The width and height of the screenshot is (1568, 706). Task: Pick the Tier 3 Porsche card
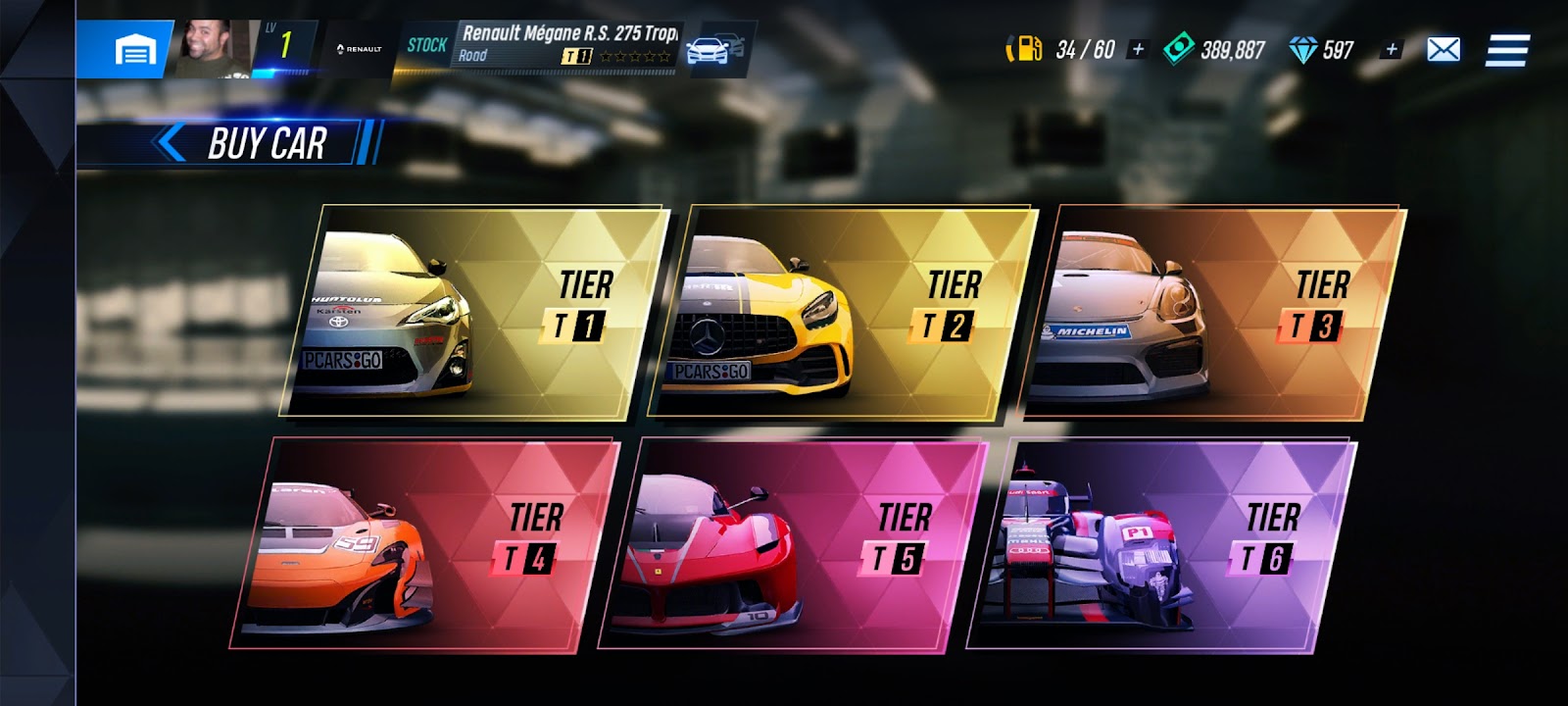click(1213, 310)
